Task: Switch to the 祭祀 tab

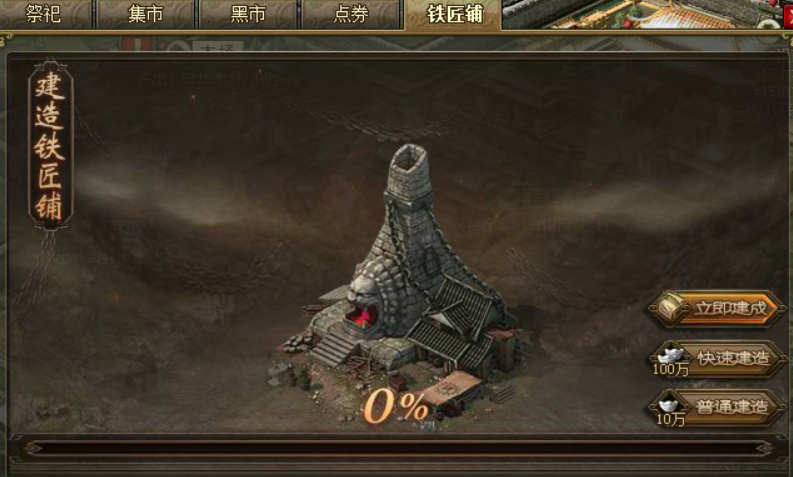Action: click(x=44, y=14)
